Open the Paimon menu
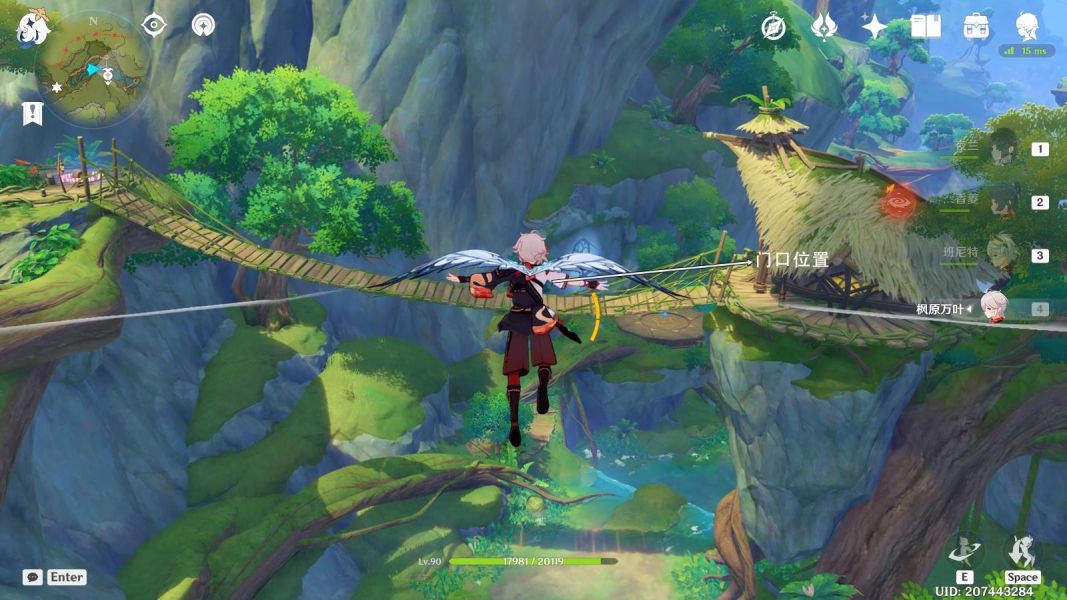 pos(33,27)
